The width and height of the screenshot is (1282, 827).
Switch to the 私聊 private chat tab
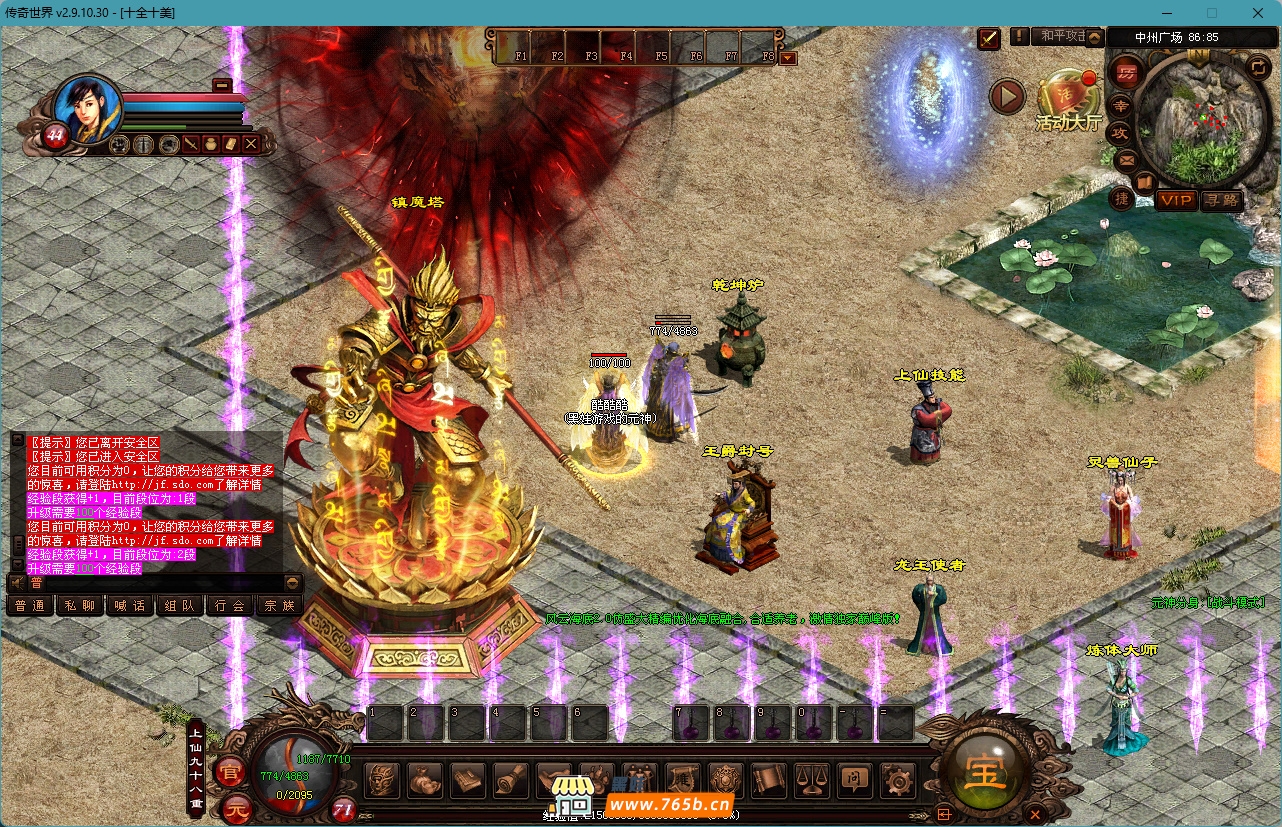pos(80,605)
